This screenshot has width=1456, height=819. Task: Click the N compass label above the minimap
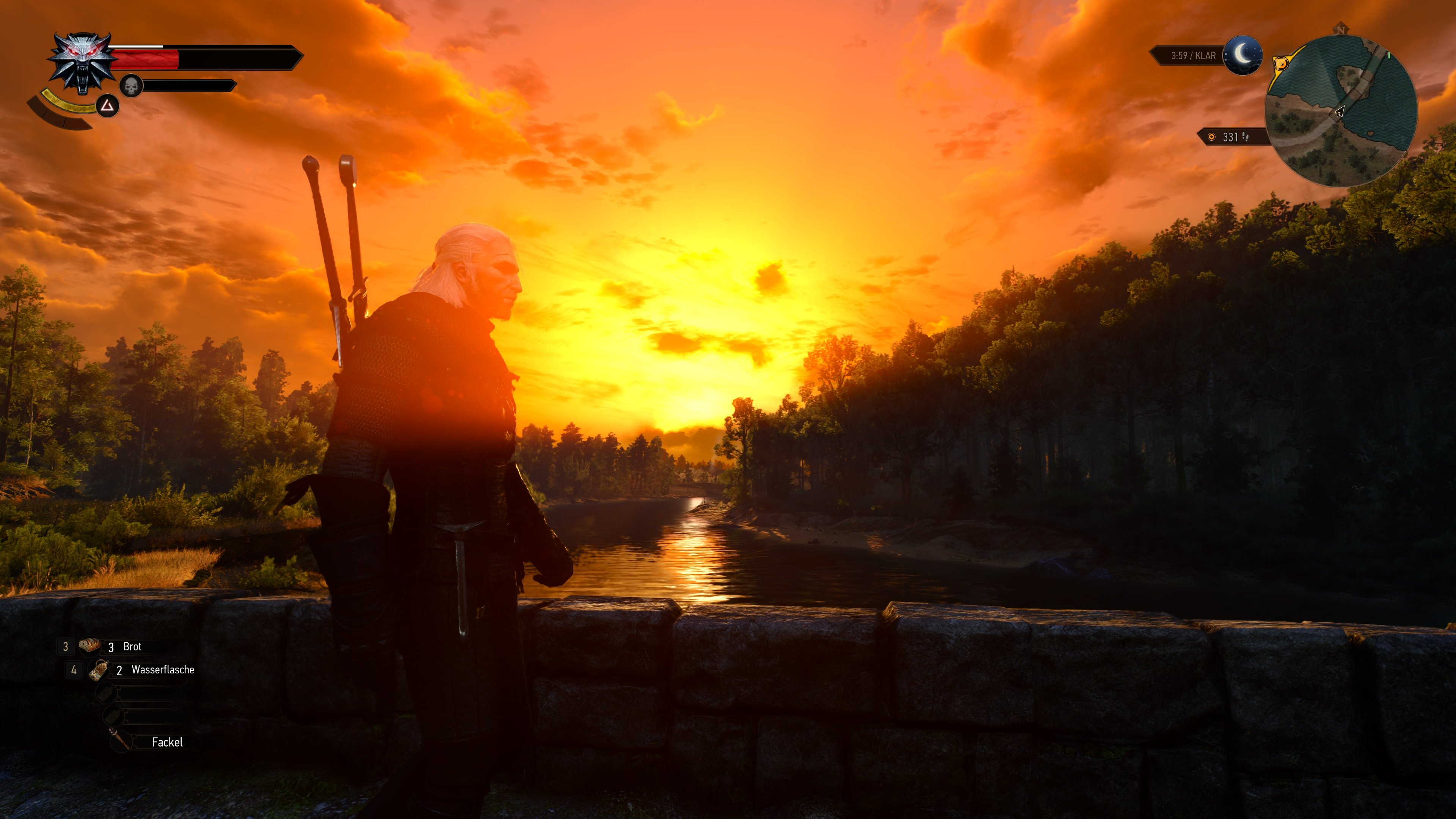(1341, 30)
